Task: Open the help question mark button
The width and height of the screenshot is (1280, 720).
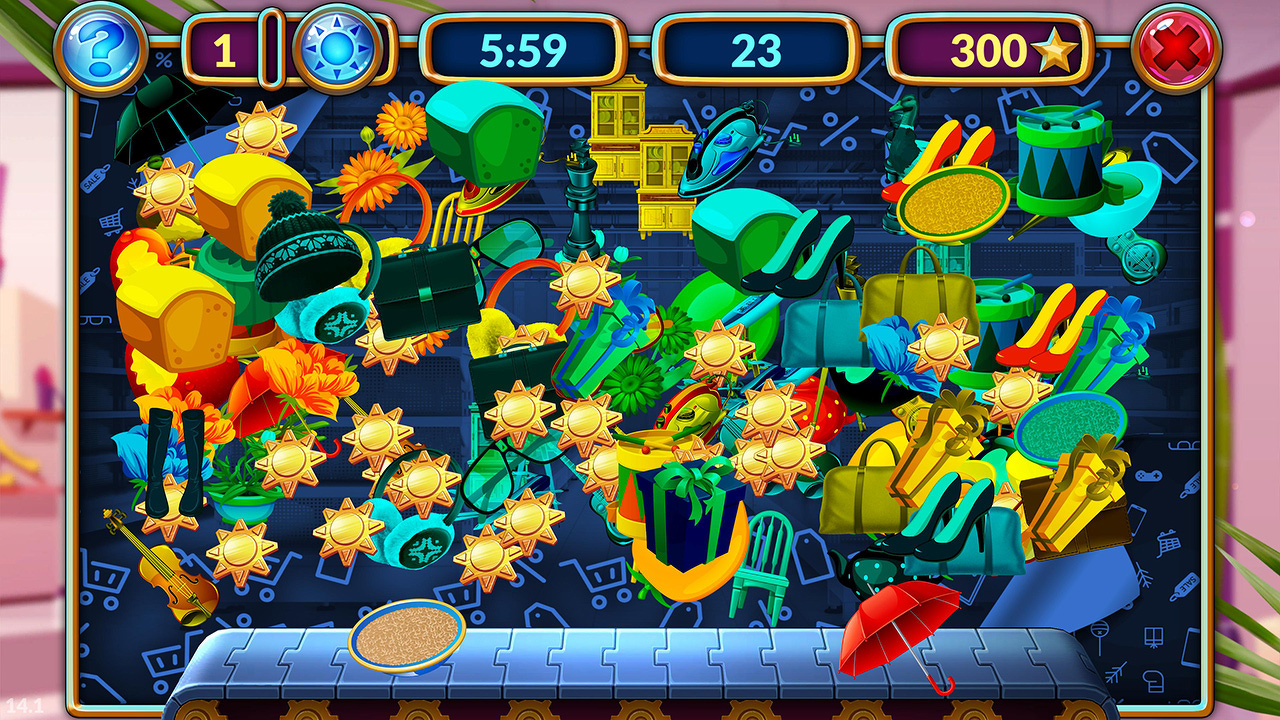Action: coord(100,48)
